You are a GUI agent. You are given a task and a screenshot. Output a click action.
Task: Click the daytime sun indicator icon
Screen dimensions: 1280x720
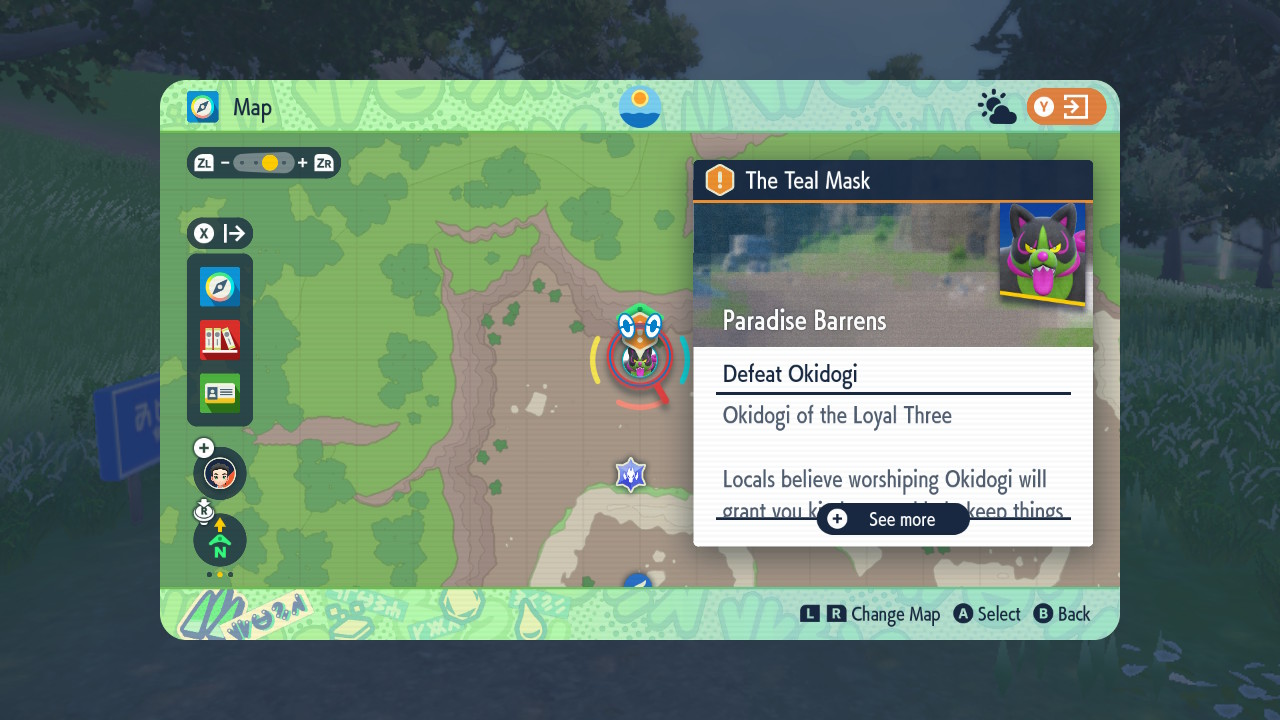[x=640, y=106]
